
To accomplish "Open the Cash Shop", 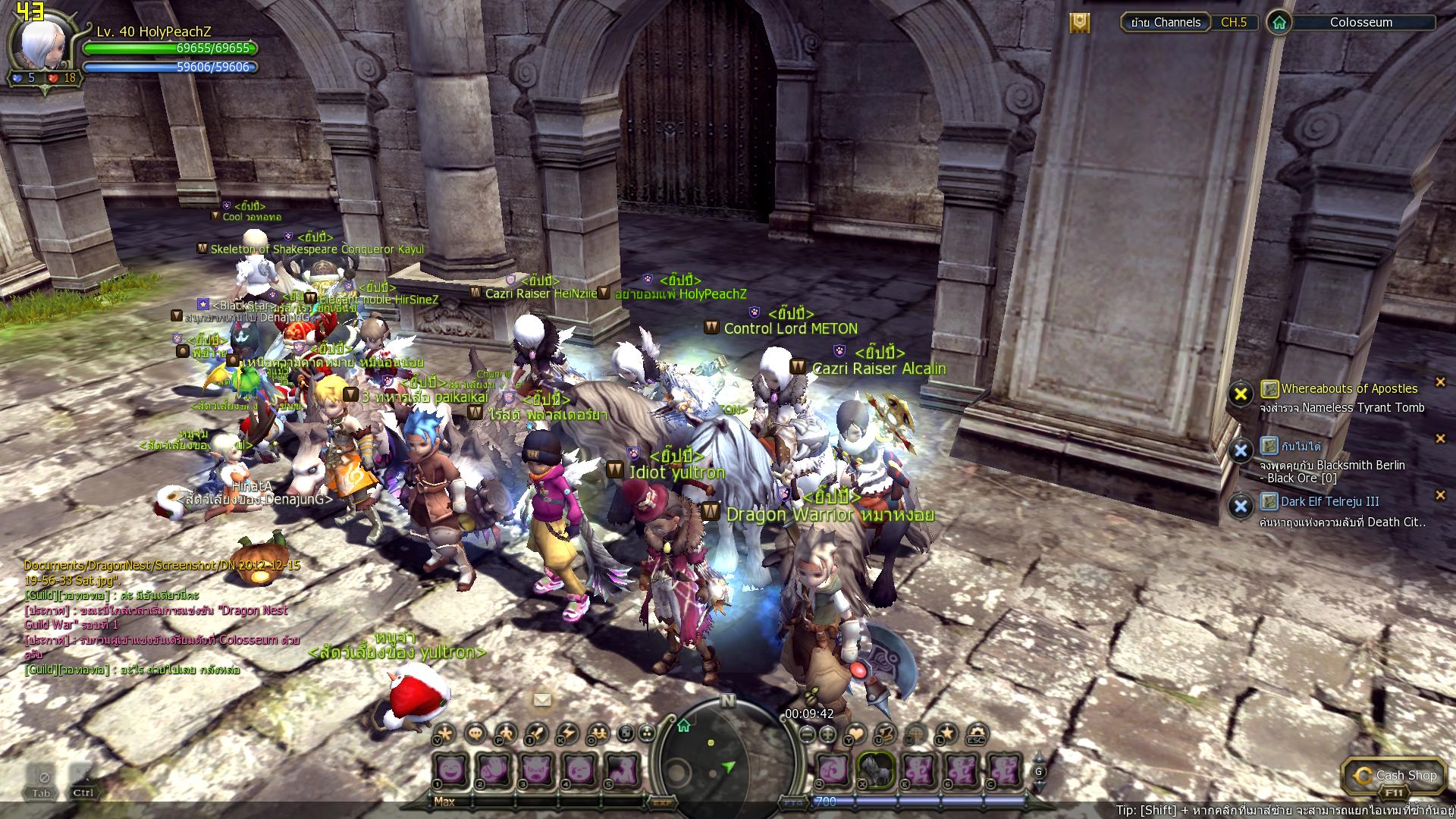I will tap(1393, 775).
